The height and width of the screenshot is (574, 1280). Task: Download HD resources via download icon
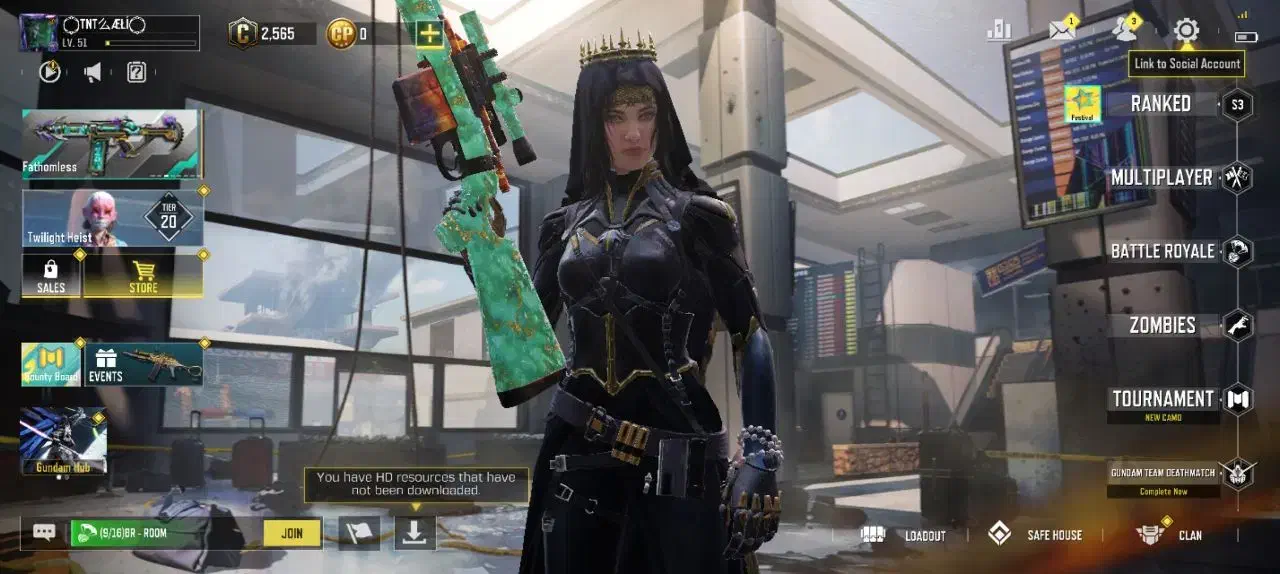(x=414, y=533)
